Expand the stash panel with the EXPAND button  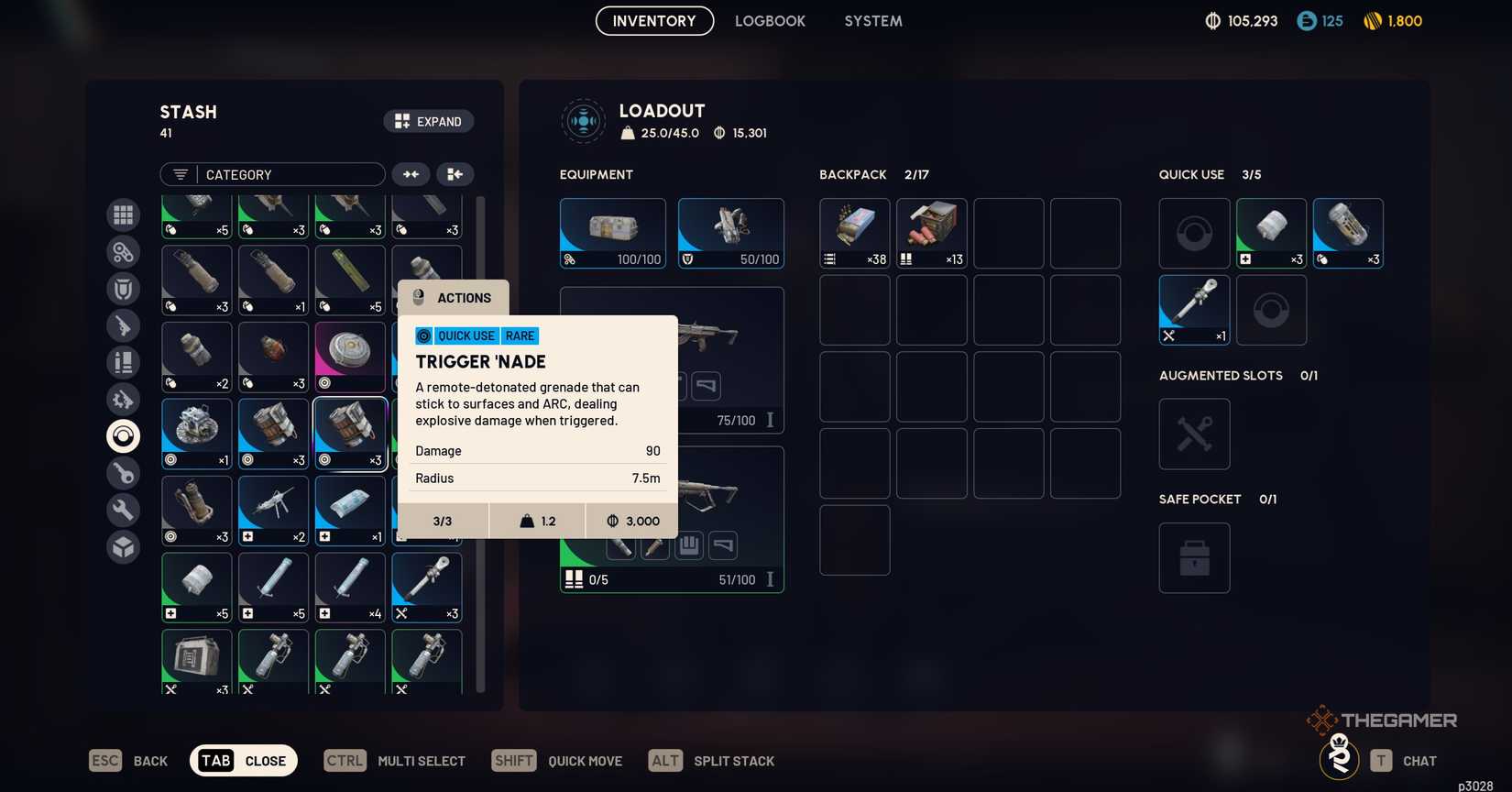[x=428, y=120]
